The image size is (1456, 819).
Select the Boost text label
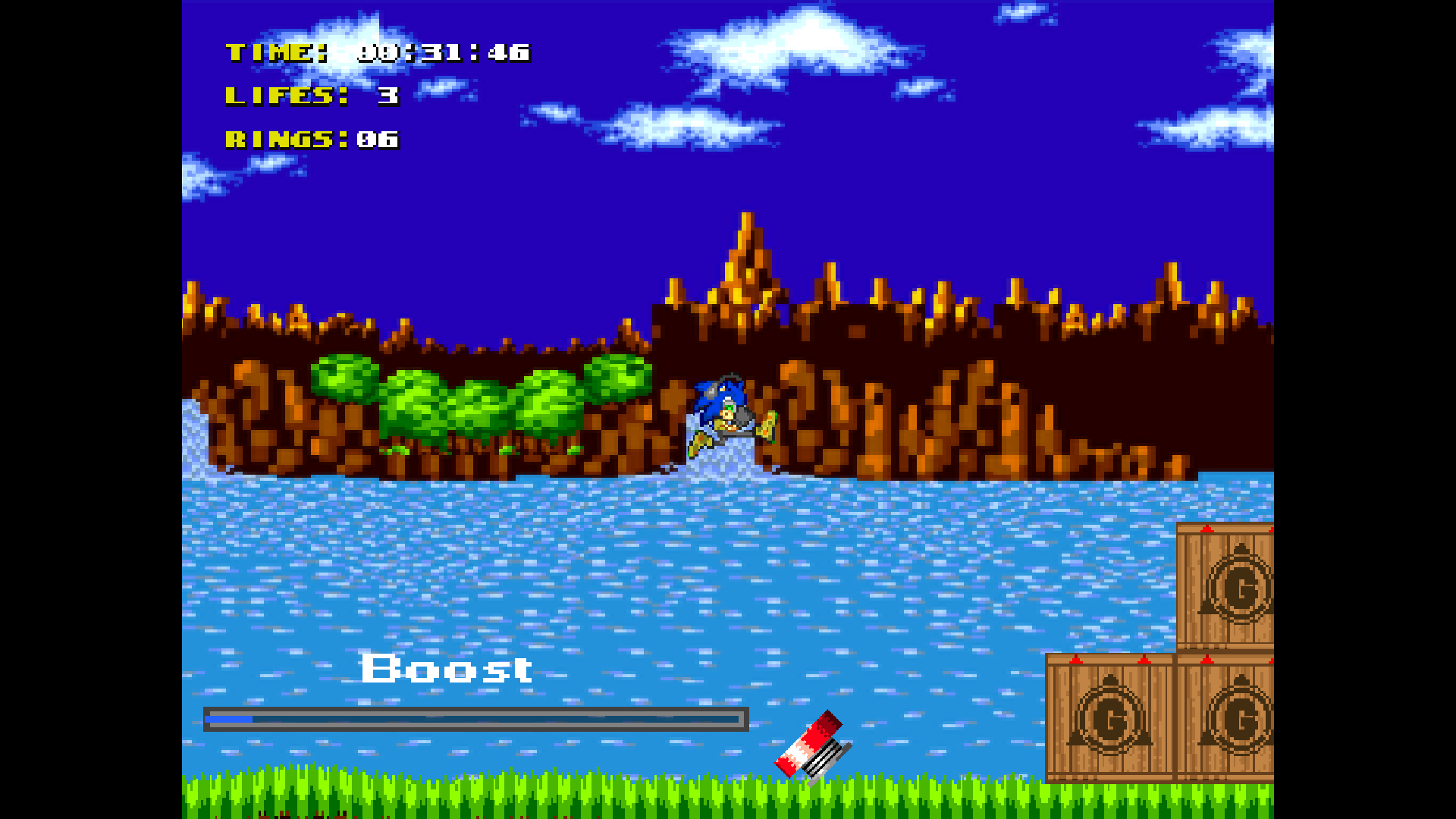[446, 670]
